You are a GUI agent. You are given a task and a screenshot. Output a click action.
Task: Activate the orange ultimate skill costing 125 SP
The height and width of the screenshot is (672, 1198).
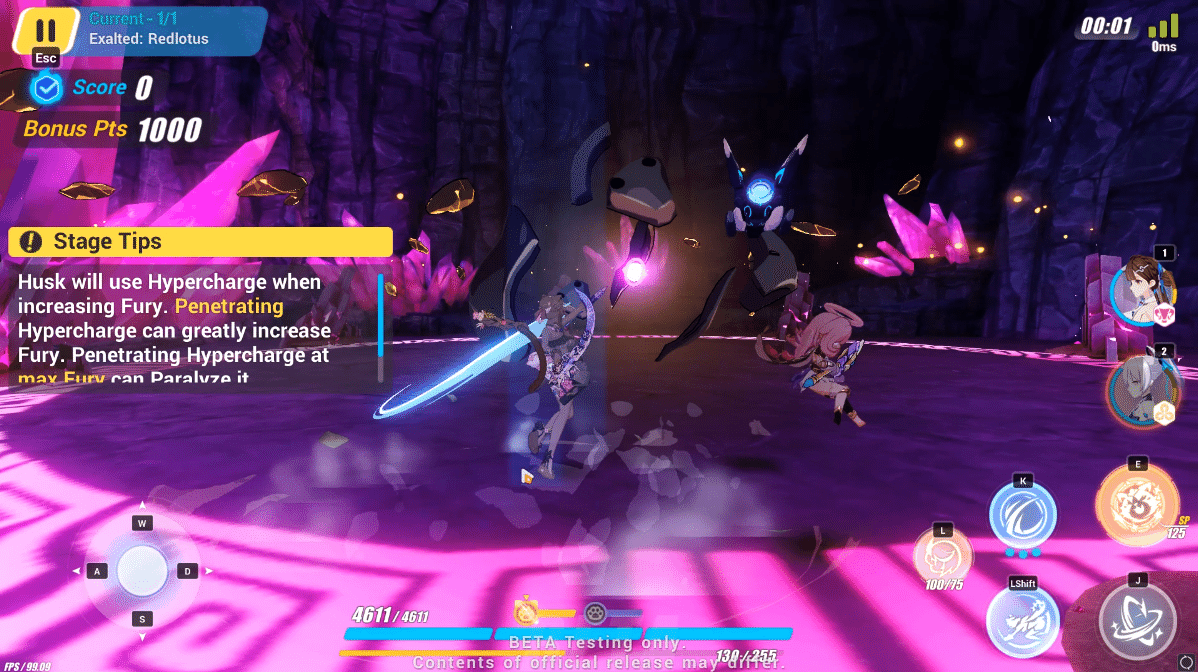point(1137,504)
